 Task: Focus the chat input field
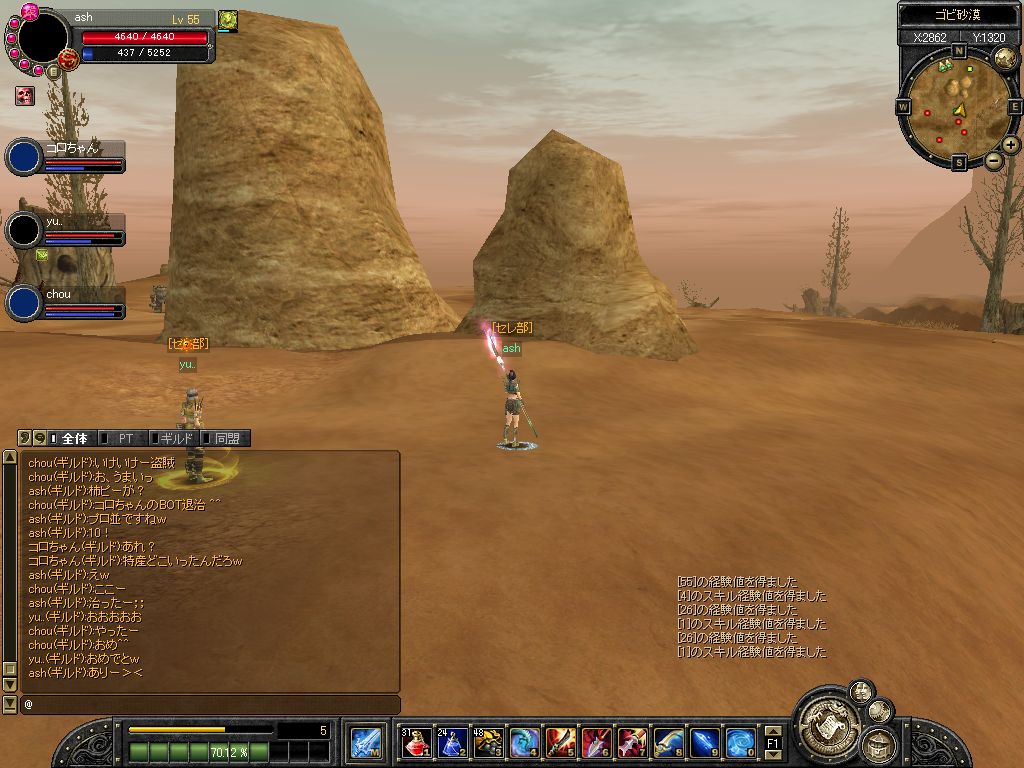coord(210,705)
